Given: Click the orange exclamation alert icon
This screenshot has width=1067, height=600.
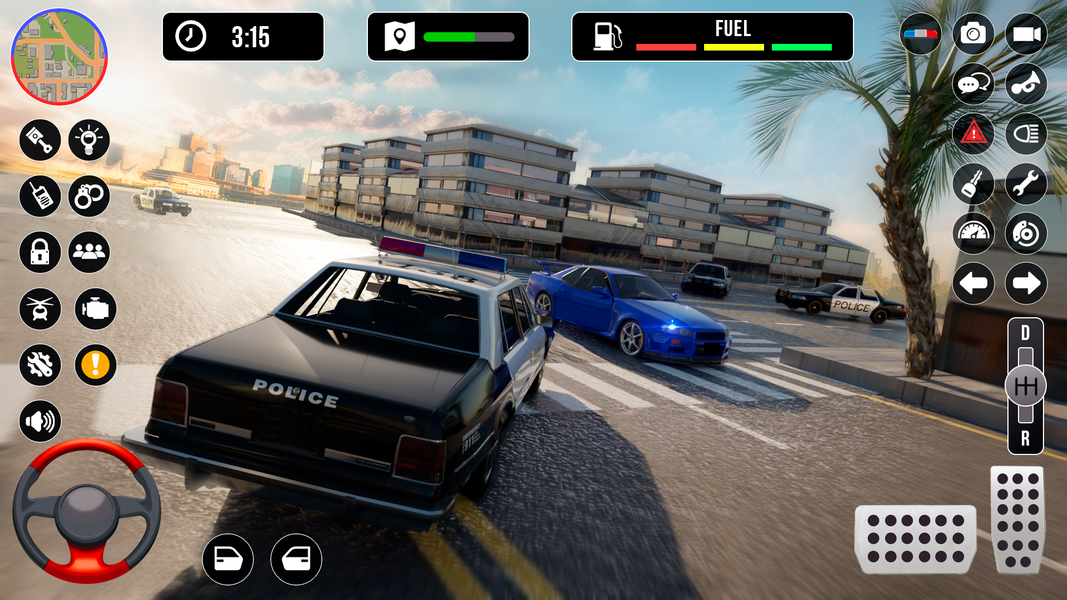Looking at the screenshot, I should [x=96, y=365].
